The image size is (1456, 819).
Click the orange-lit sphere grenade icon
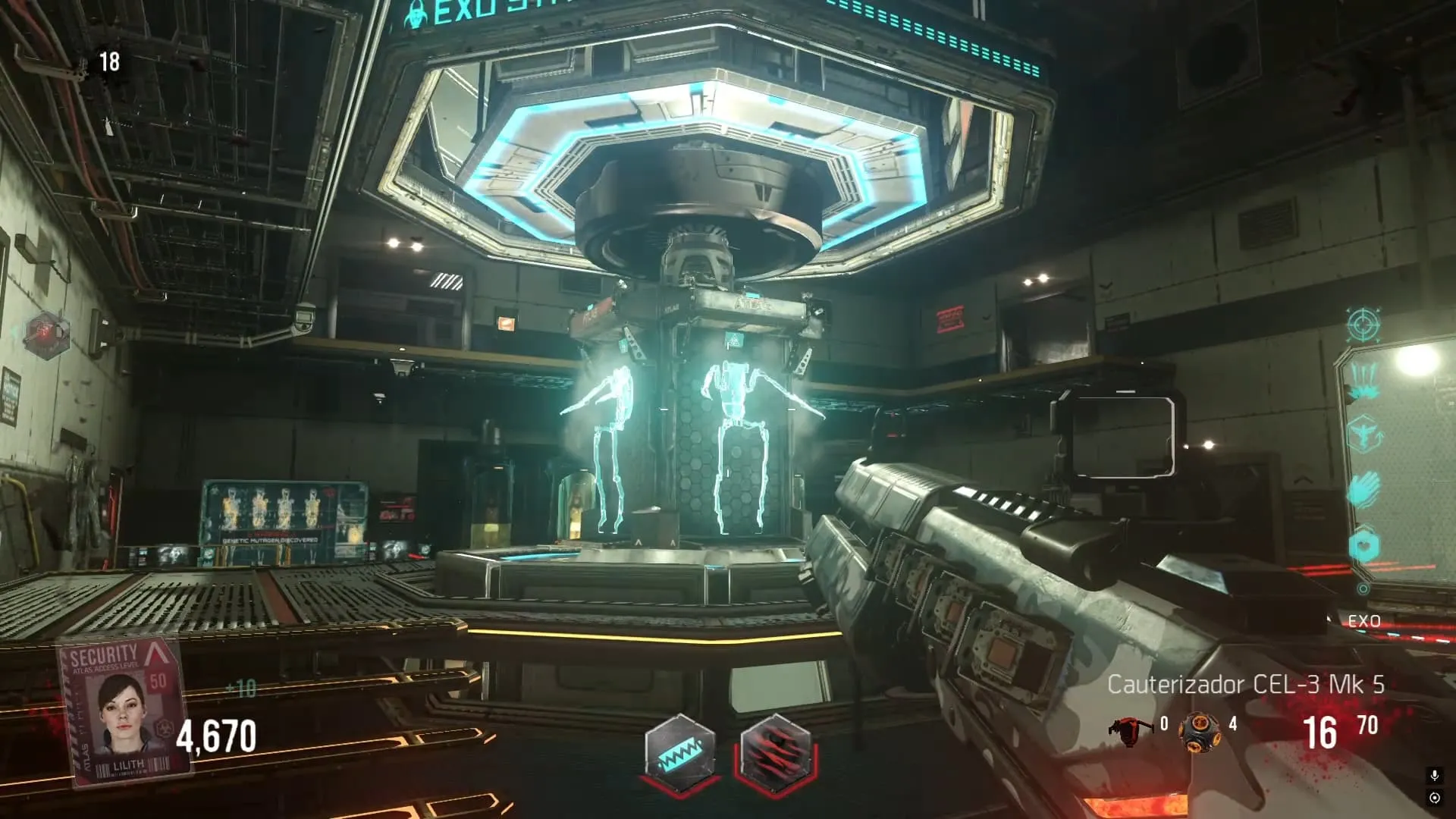[x=1199, y=732]
